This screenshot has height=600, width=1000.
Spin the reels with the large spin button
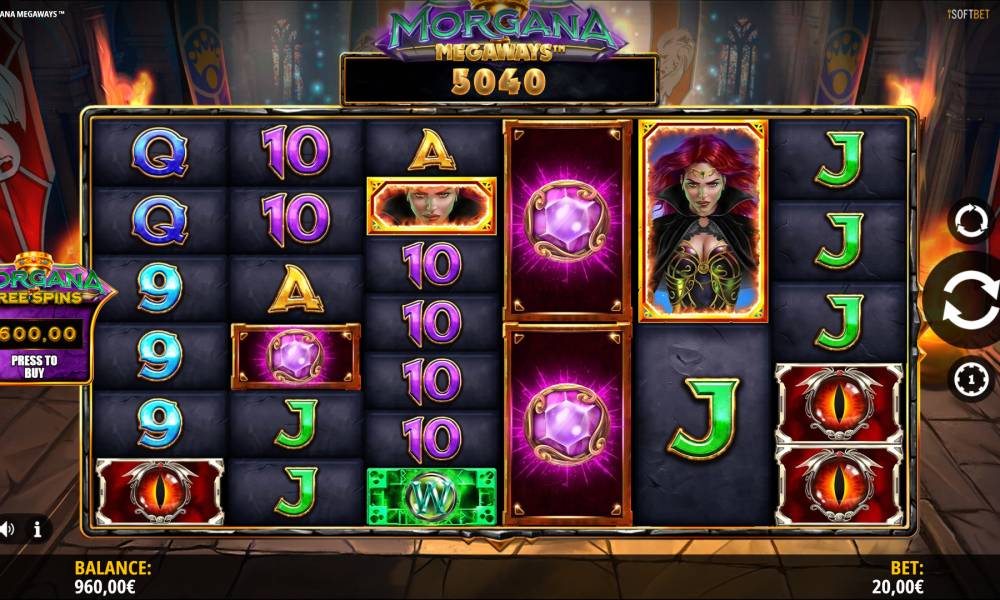[x=967, y=300]
